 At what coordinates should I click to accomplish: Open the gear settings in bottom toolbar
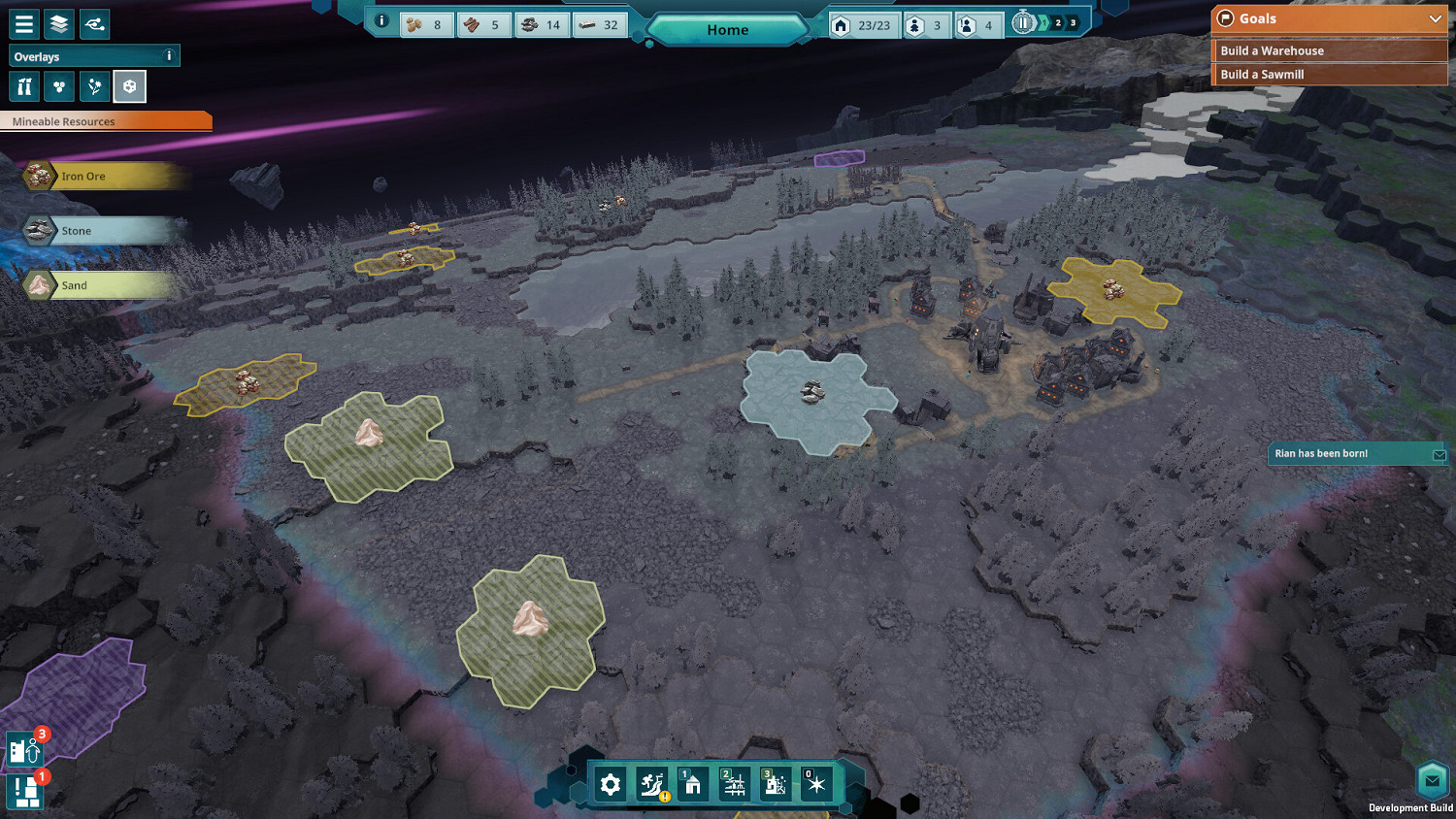click(x=611, y=784)
